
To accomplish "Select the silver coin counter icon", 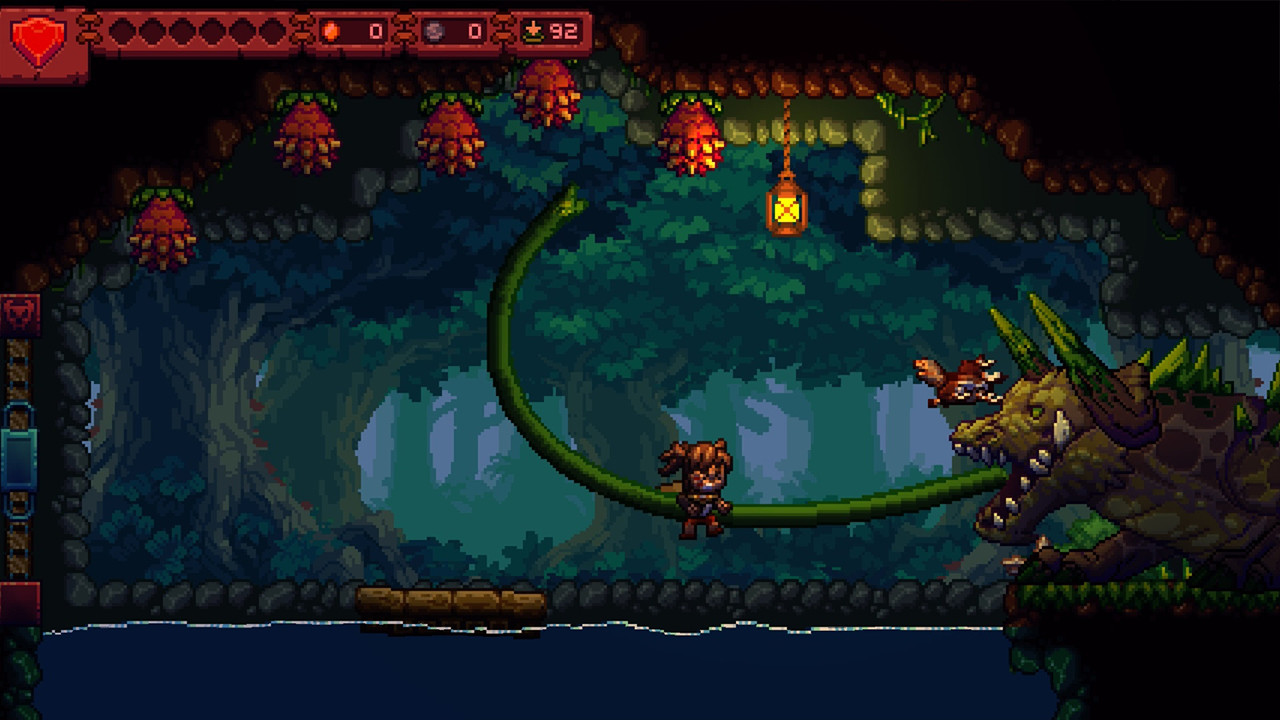I will [434, 31].
